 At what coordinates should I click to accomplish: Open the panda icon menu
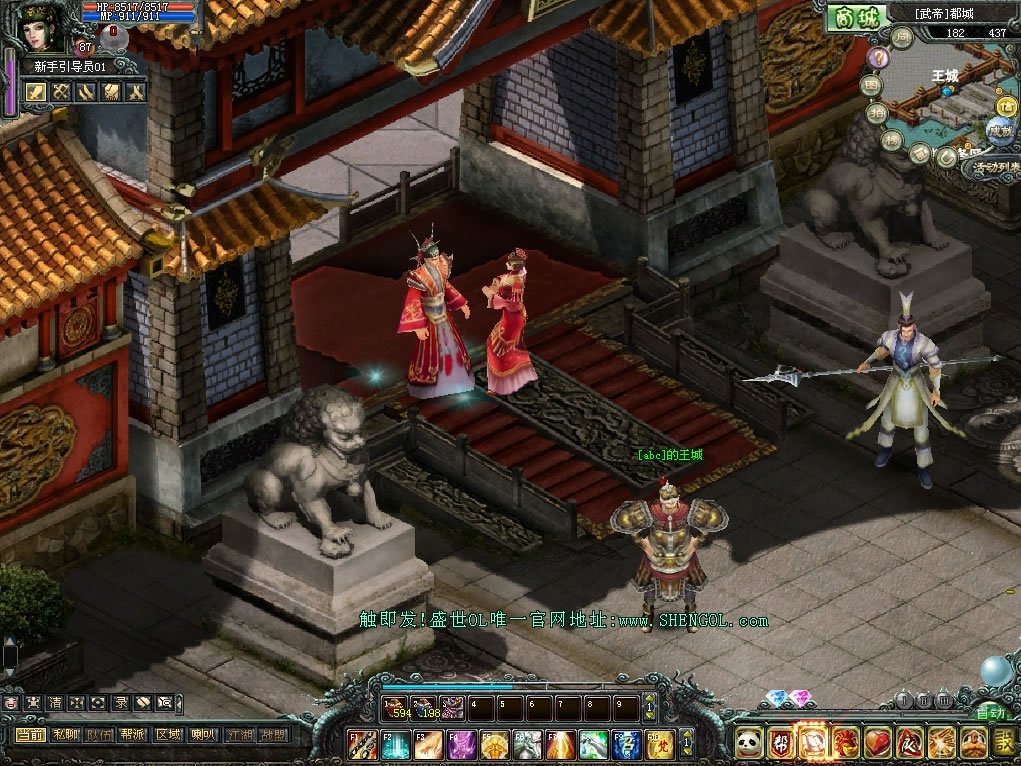coord(750,743)
